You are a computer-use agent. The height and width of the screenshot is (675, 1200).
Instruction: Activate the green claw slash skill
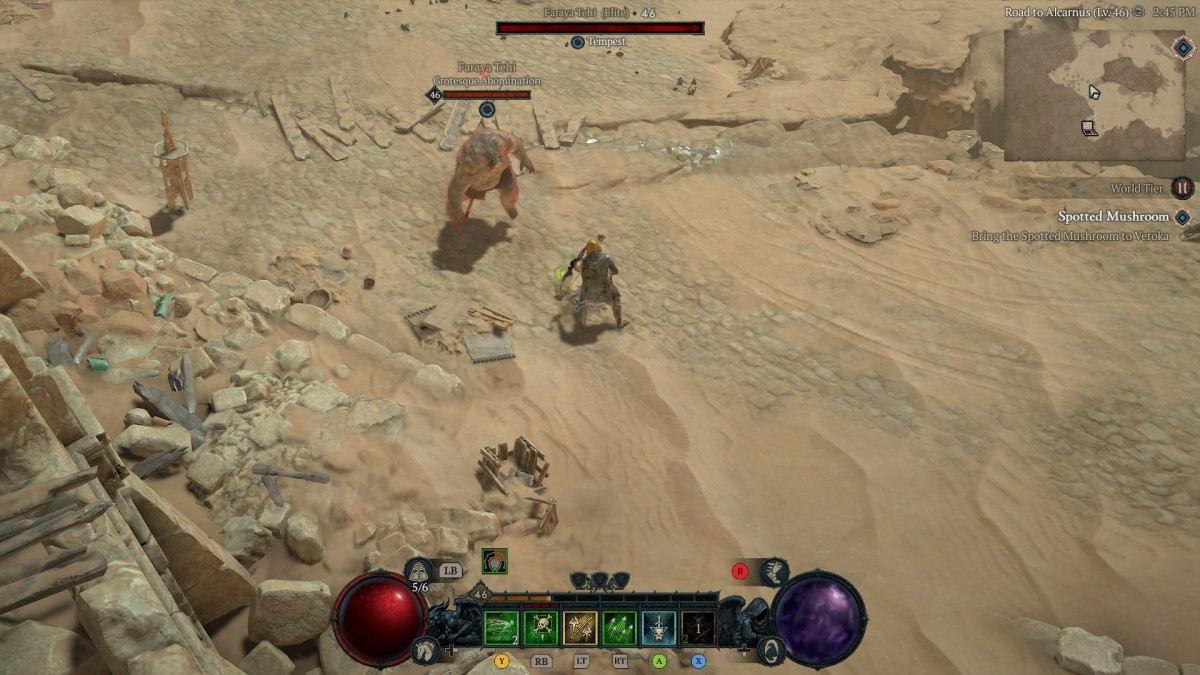[501, 627]
